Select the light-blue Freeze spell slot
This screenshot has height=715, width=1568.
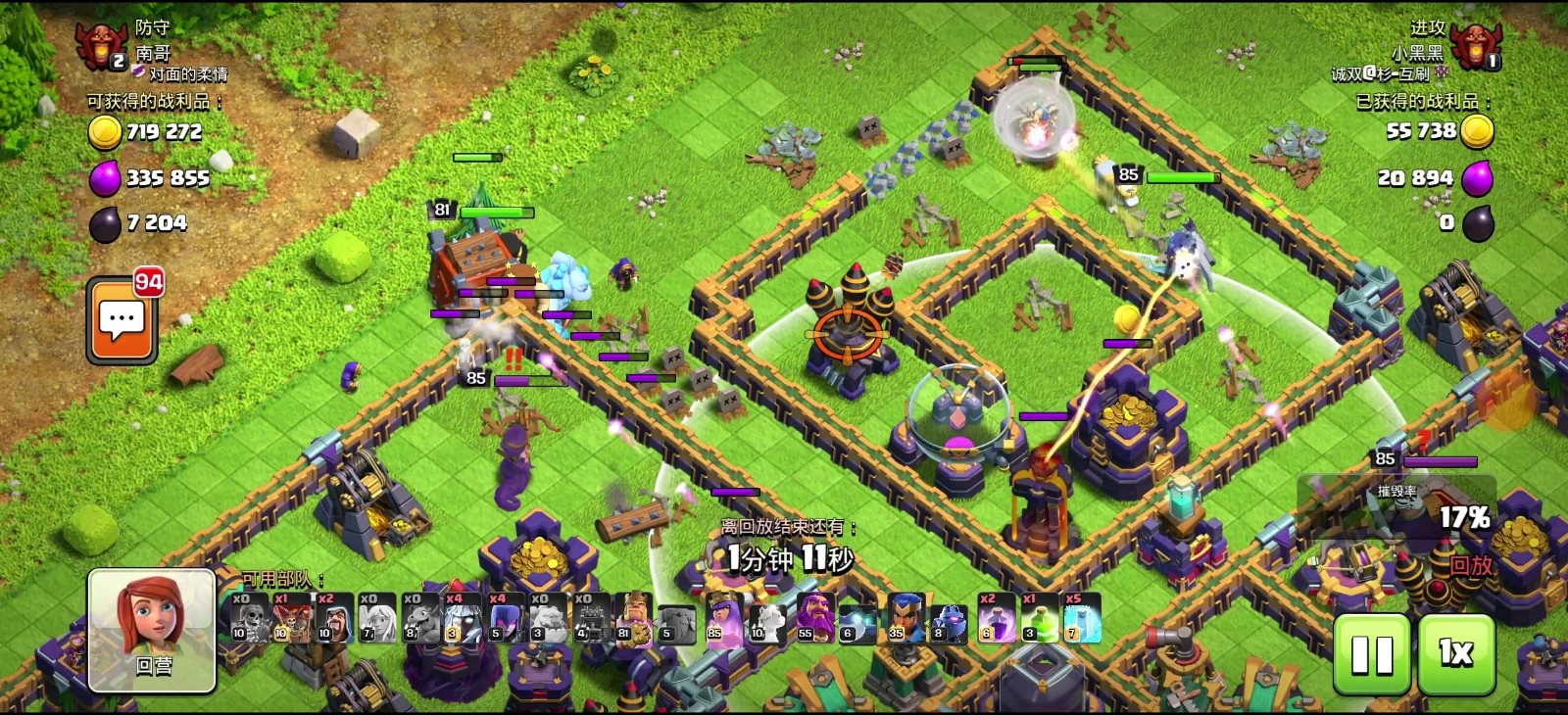1082,618
